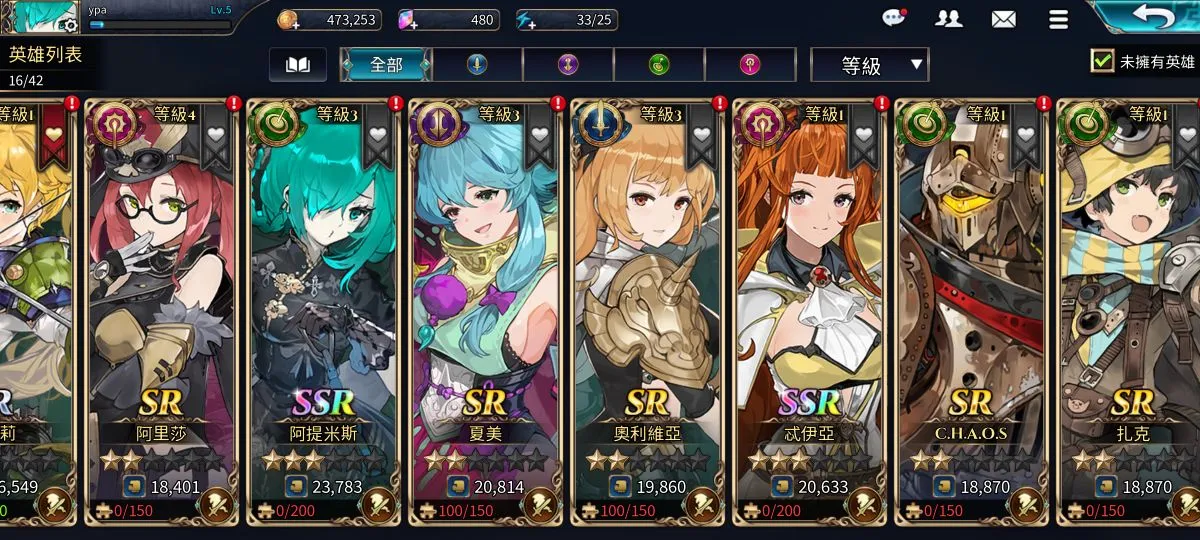Open the friends list icon
Image resolution: width=1200 pixels, height=540 pixels.
click(x=948, y=19)
